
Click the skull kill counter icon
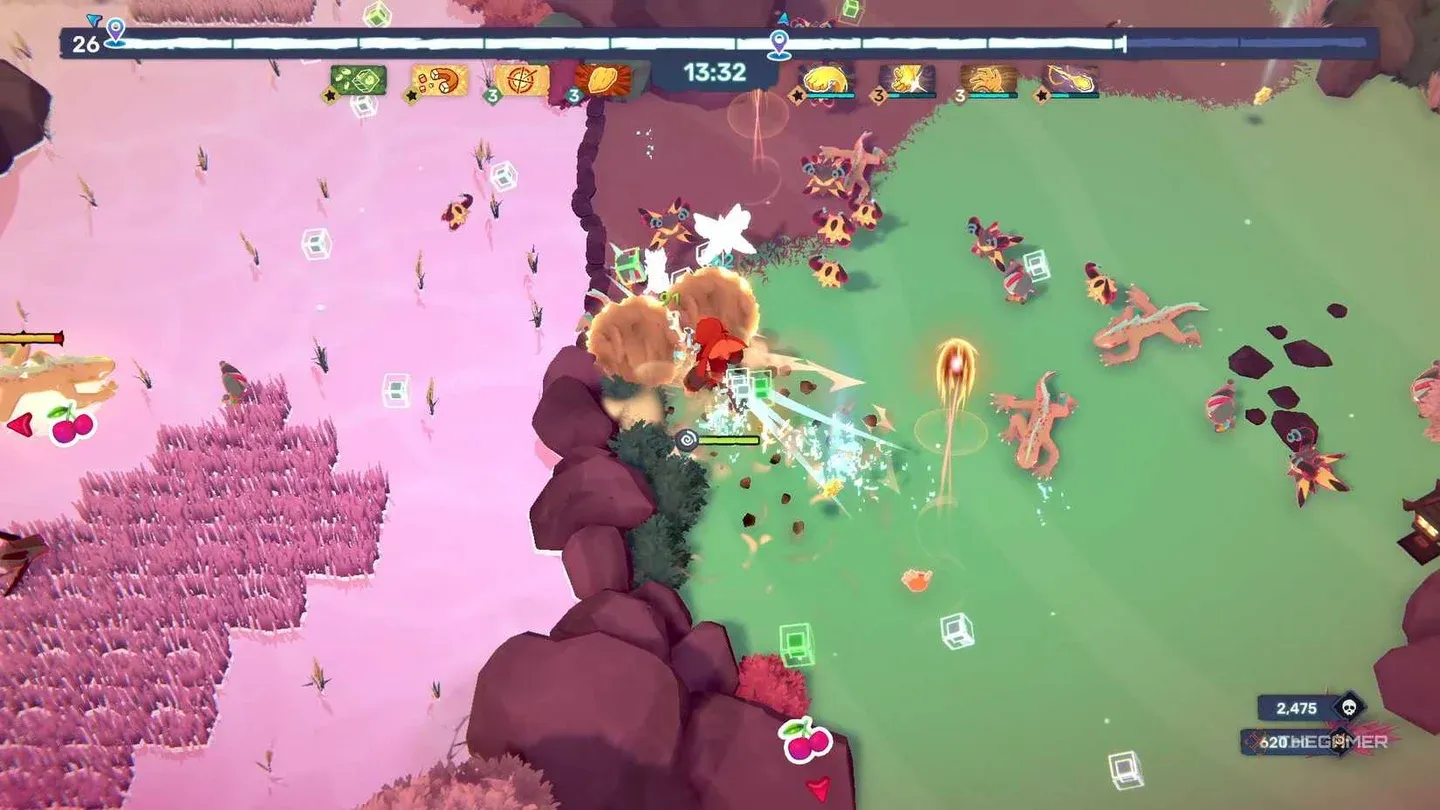coord(1349,707)
